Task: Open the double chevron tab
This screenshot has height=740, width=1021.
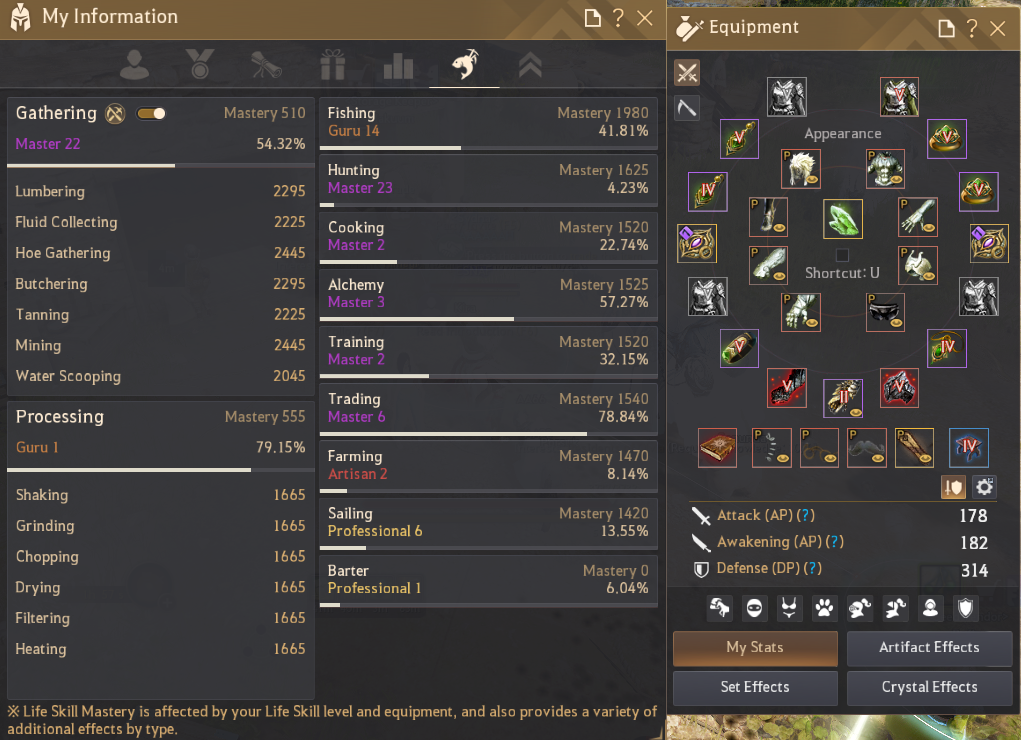Action: 530,66
